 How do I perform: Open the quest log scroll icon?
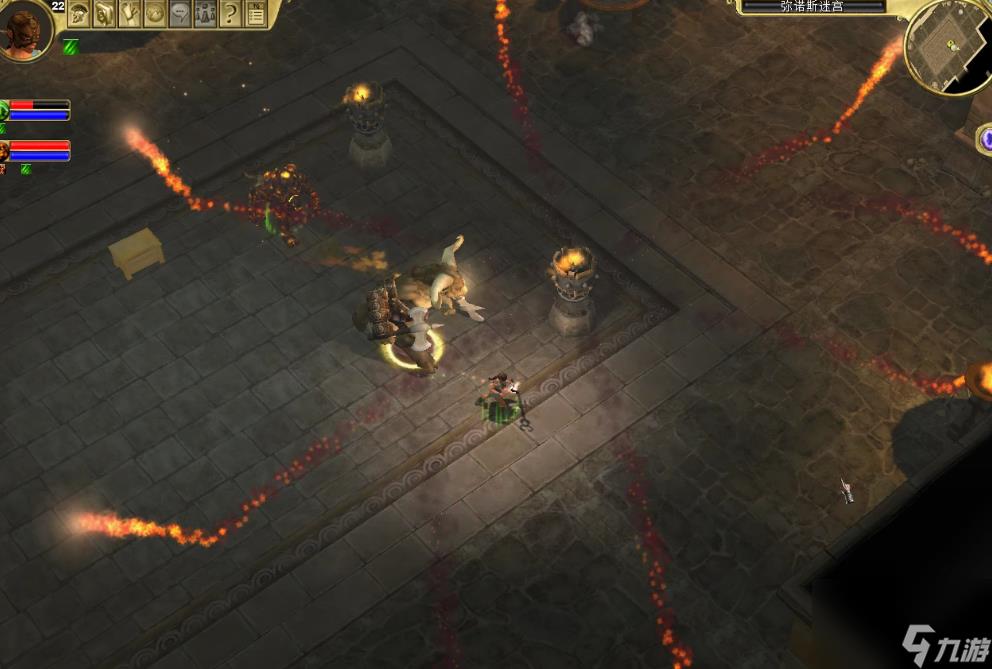130,13
